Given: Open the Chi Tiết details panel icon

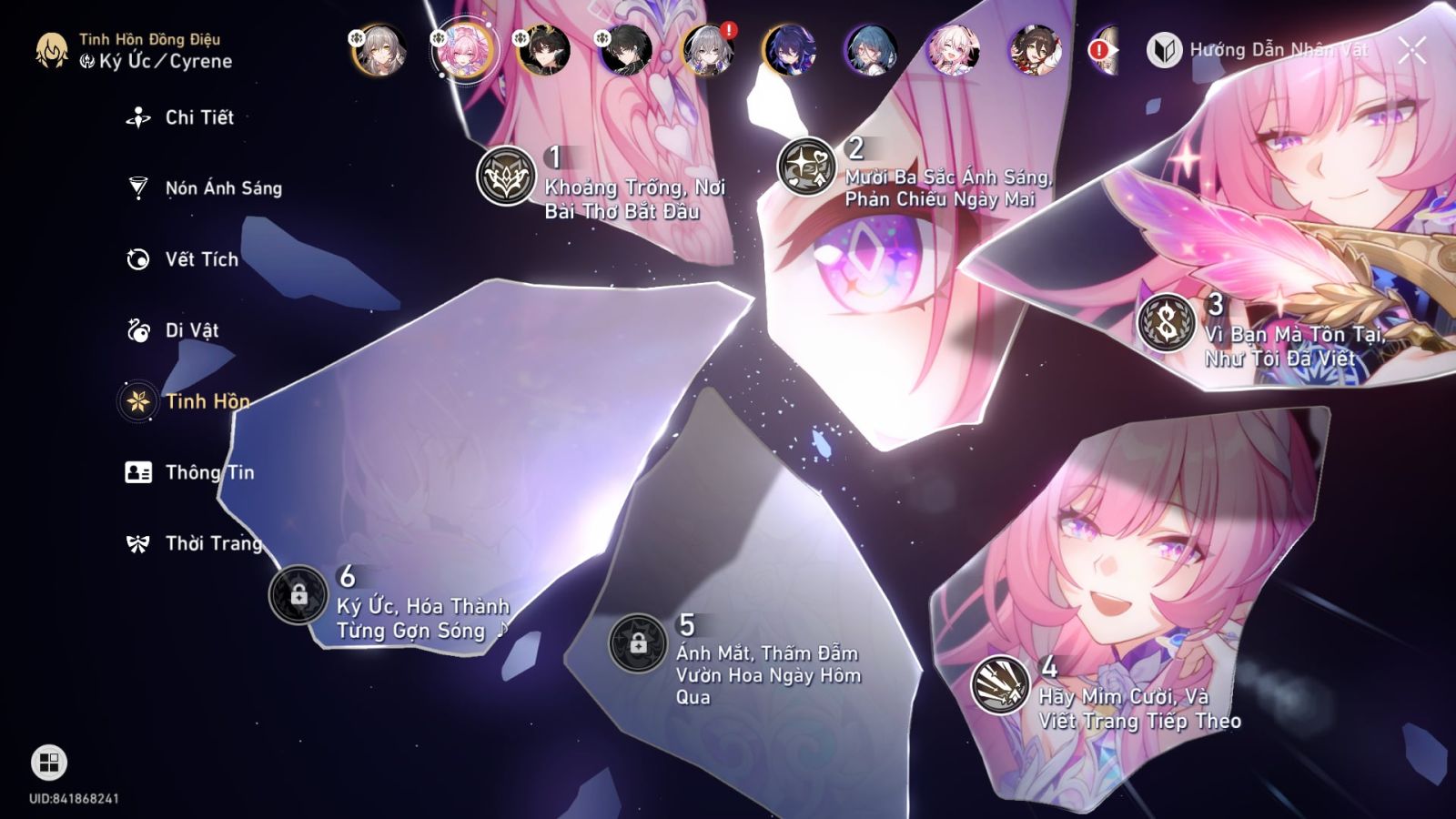Looking at the screenshot, I should point(137,116).
